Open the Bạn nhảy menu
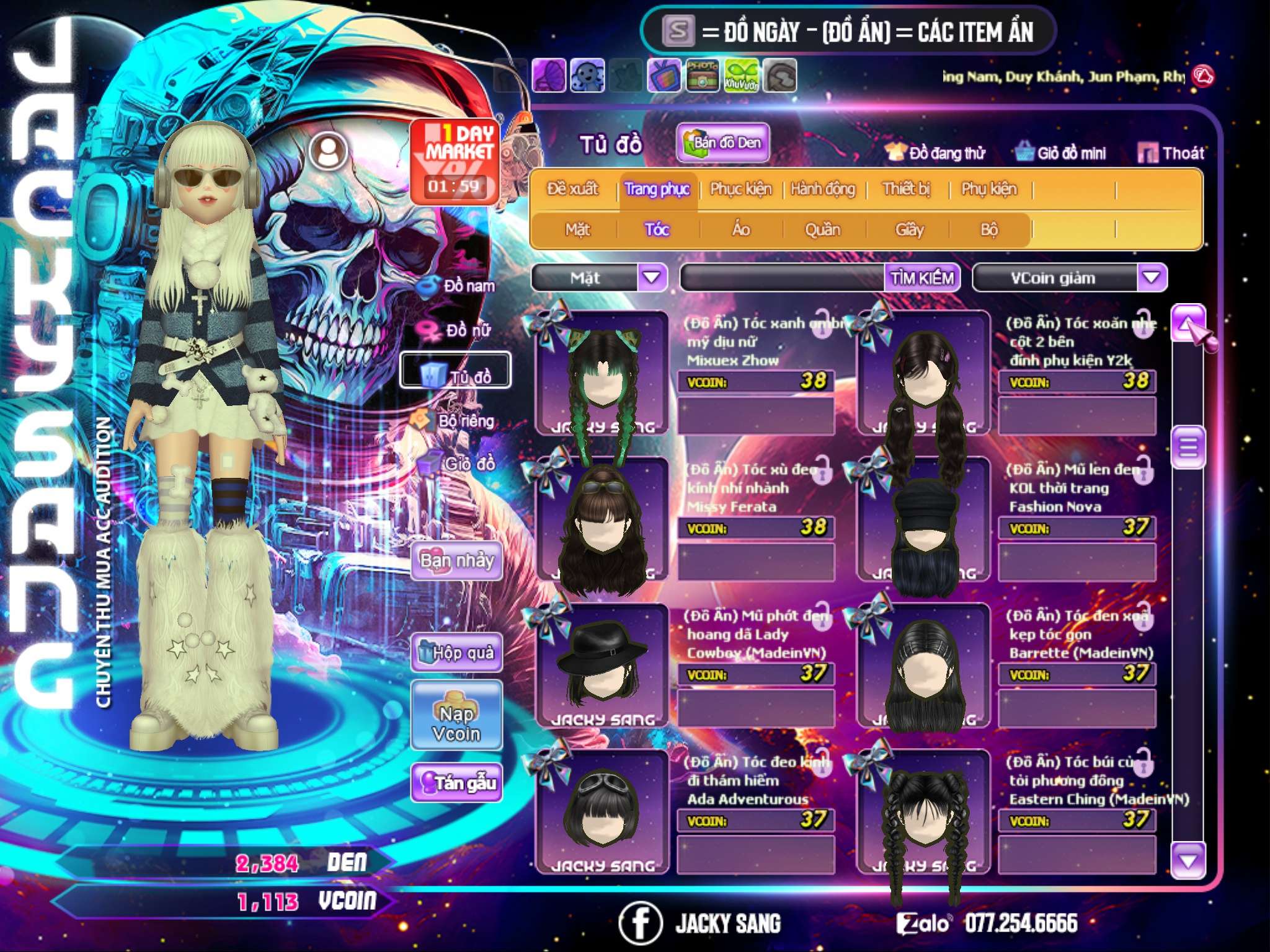 pos(457,561)
